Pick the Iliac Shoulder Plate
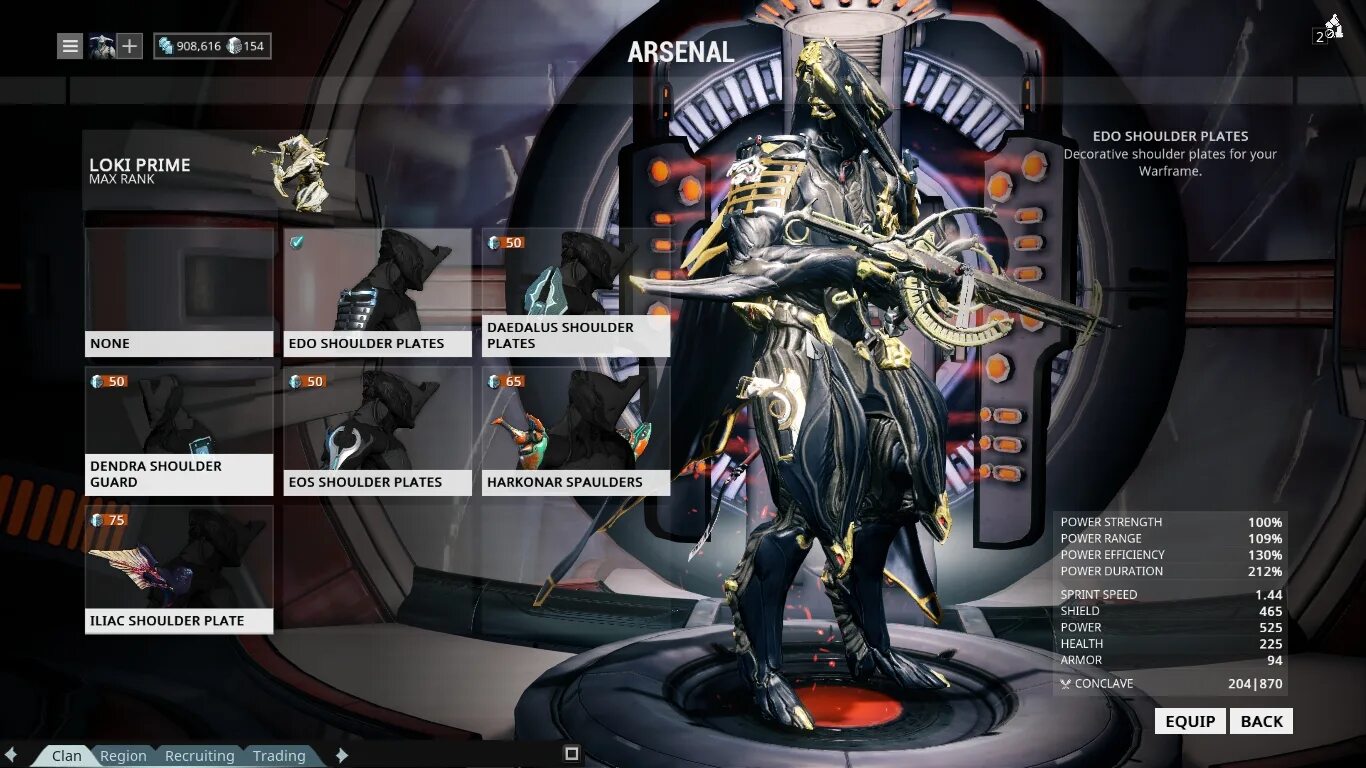This screenshot has height=768, width=1366. (179, 569)
